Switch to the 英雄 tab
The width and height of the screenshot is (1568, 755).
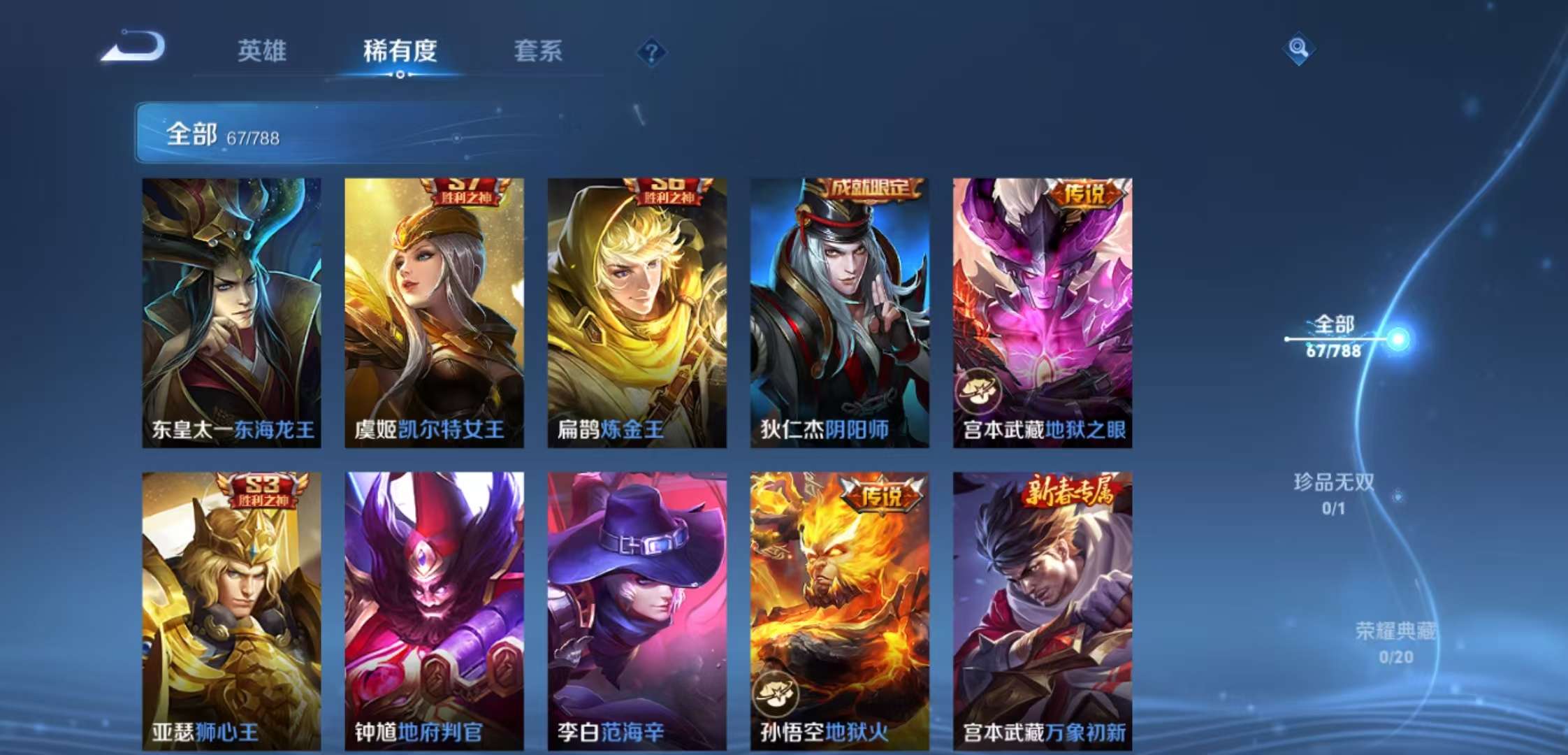tap(263, 52)
